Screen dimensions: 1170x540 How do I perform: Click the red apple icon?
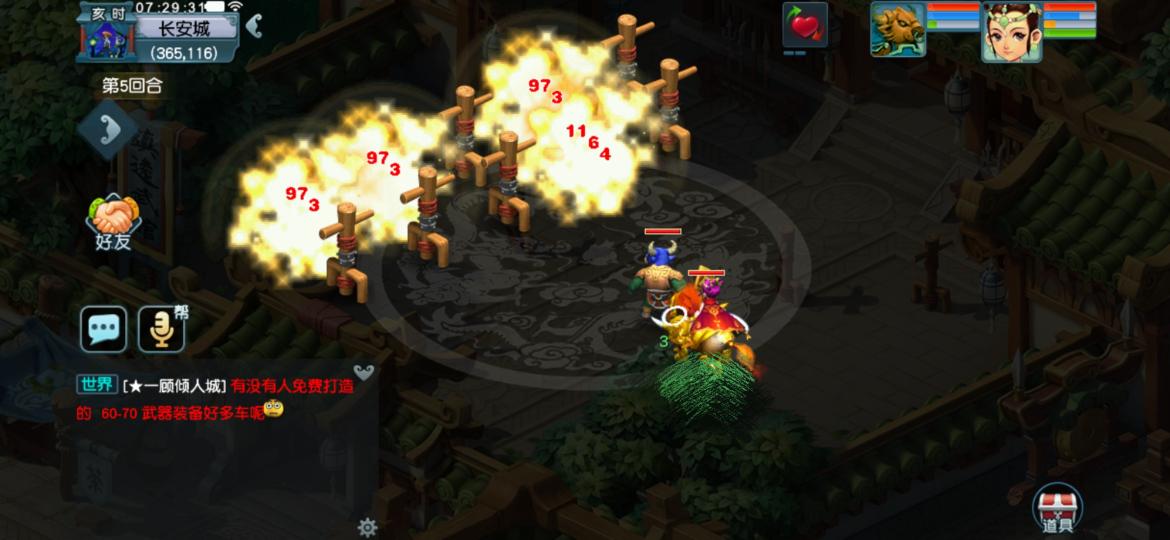[804, 25]
